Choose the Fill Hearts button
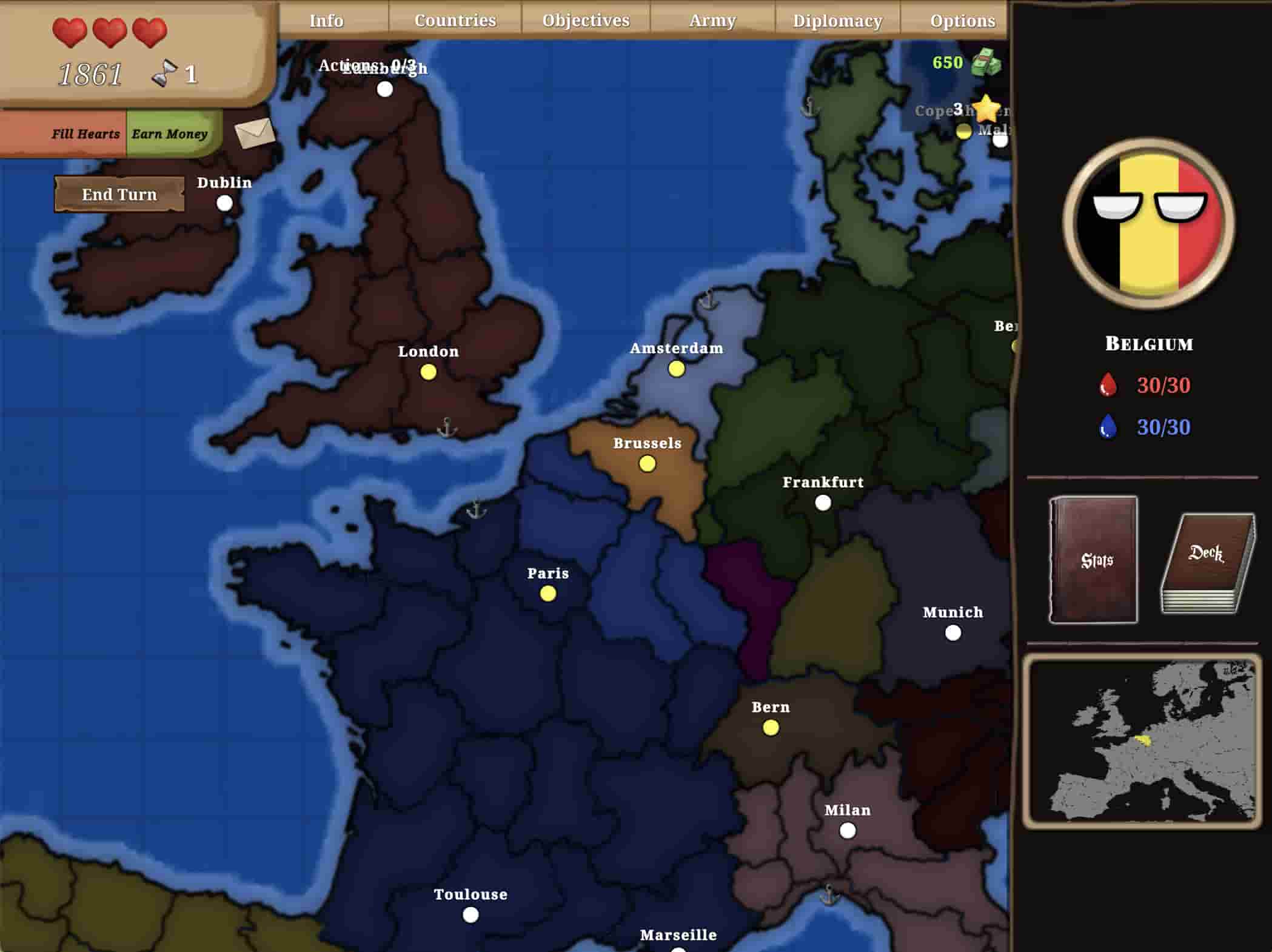 [x=85, y=134]
